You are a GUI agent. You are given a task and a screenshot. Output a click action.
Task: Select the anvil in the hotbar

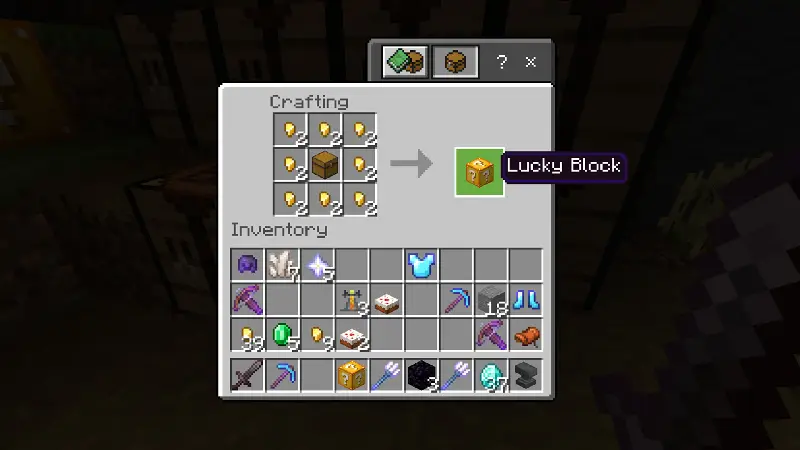click(525, 375)
